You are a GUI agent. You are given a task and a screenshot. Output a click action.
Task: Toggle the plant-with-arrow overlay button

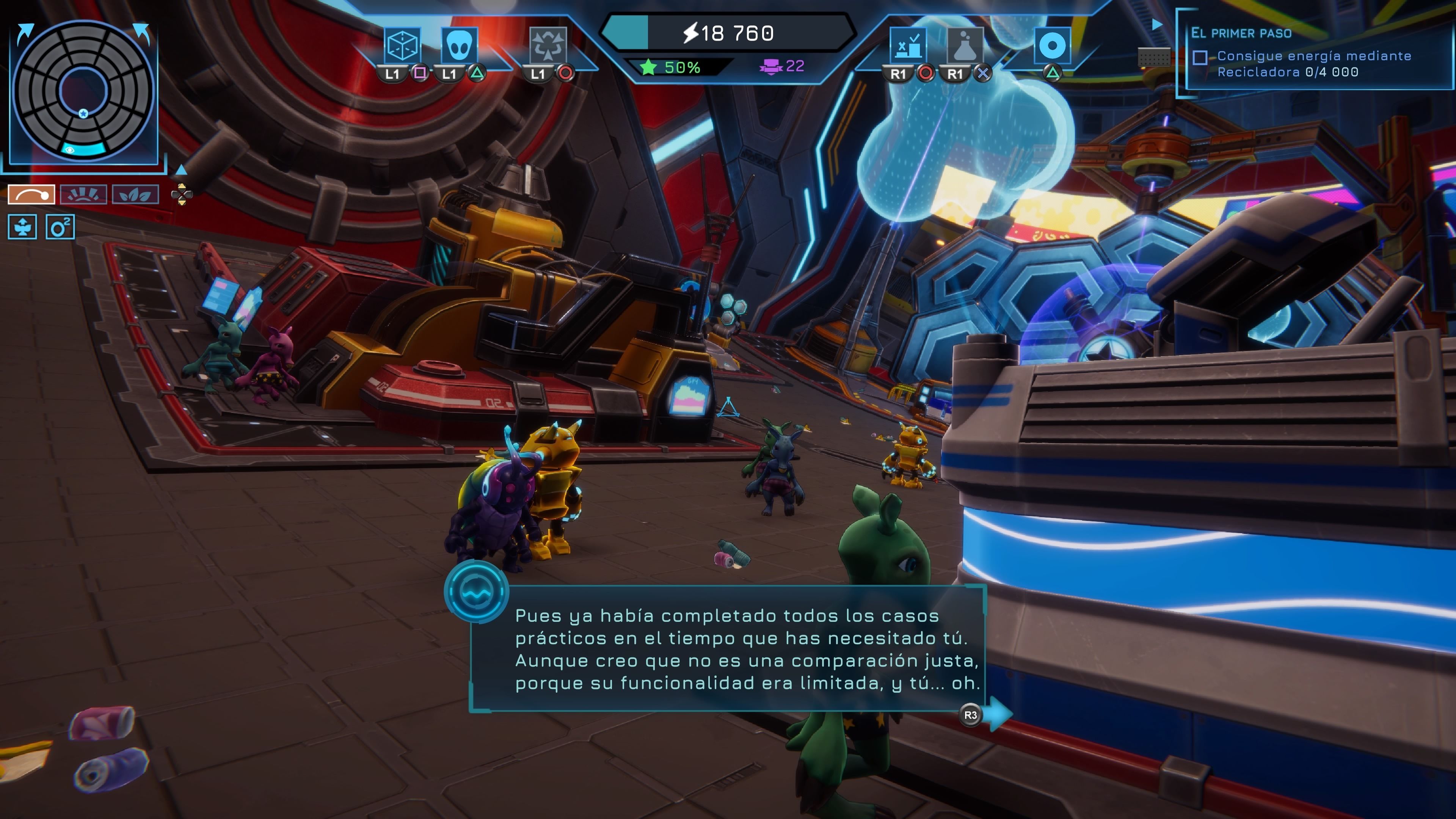[x=23, y=227]
